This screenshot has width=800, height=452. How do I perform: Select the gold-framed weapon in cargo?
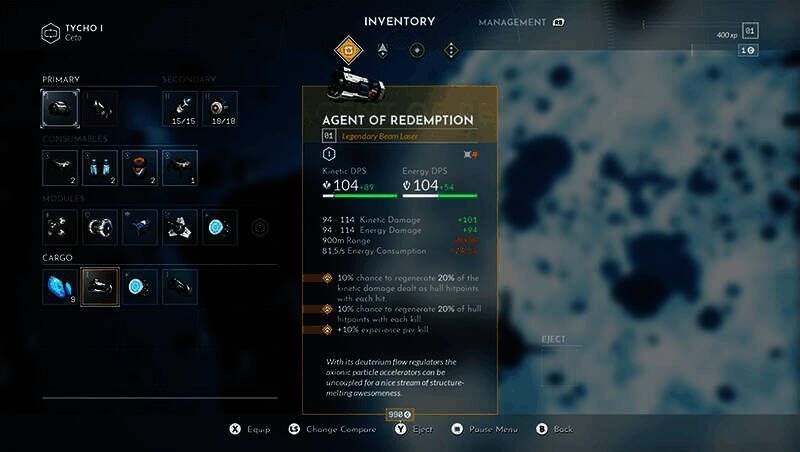click(100, 286)
